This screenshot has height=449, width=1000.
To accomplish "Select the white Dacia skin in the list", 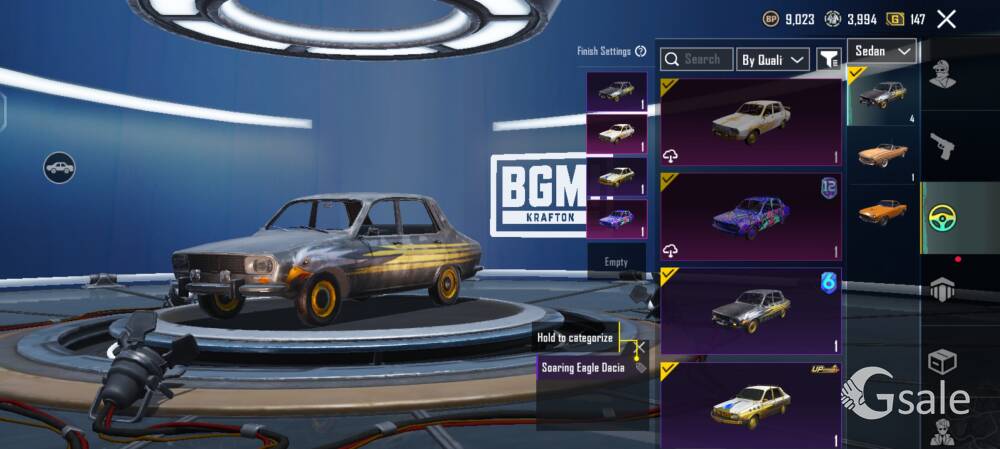I will [750, 122].
